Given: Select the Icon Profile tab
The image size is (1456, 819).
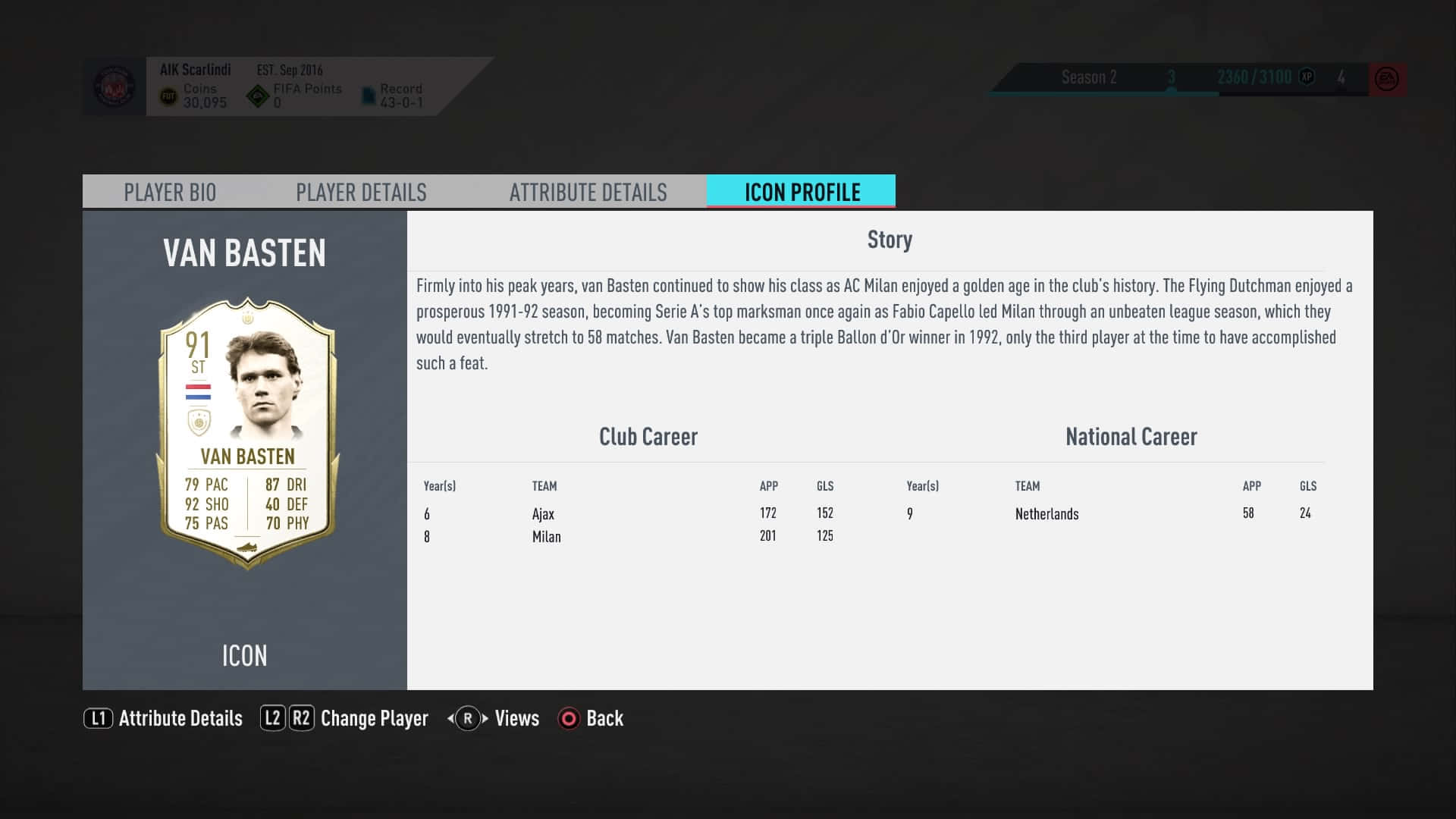Looking at the screenshot, I should click(802, 193).
